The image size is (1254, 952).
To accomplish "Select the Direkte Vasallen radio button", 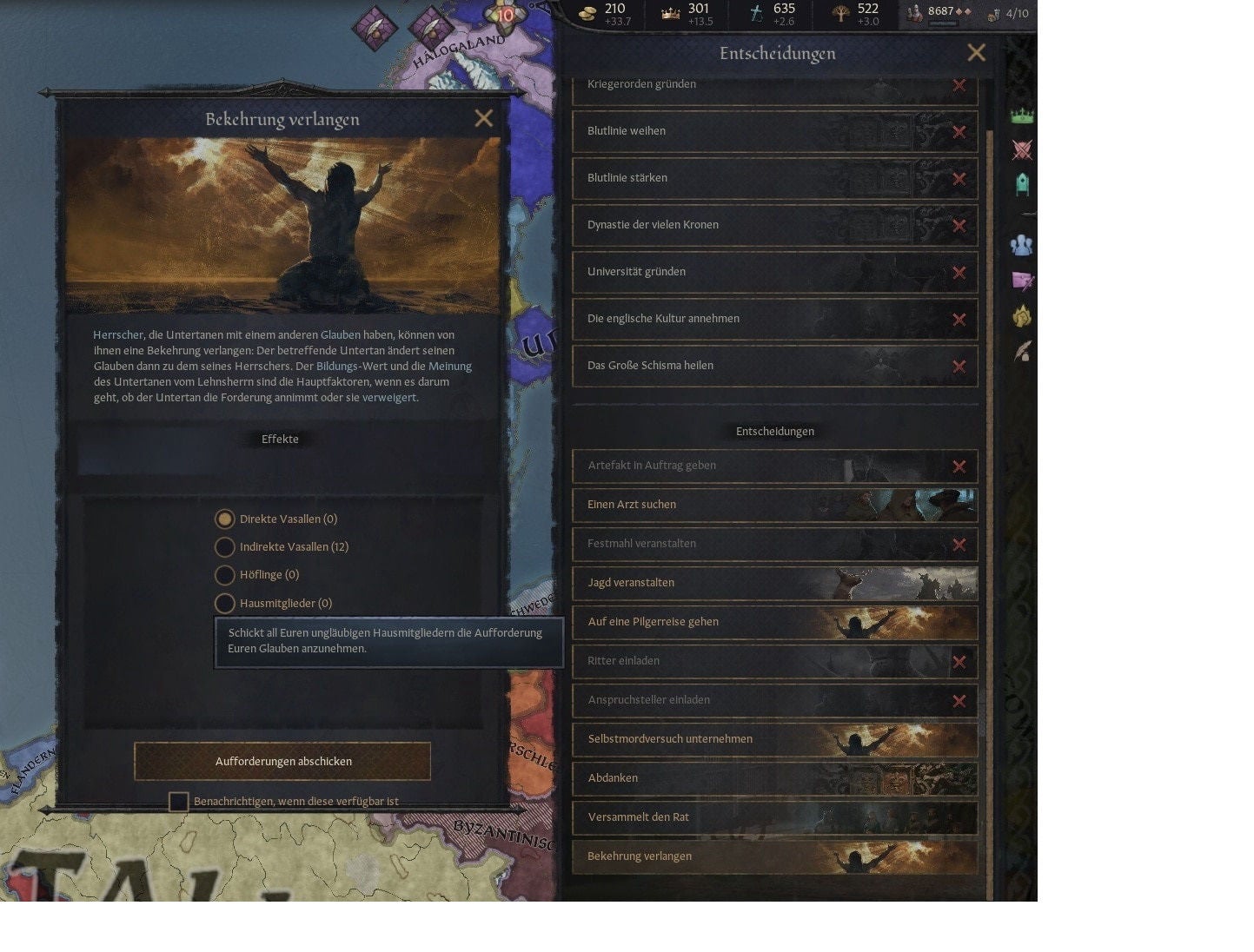I will coord(225,519).
